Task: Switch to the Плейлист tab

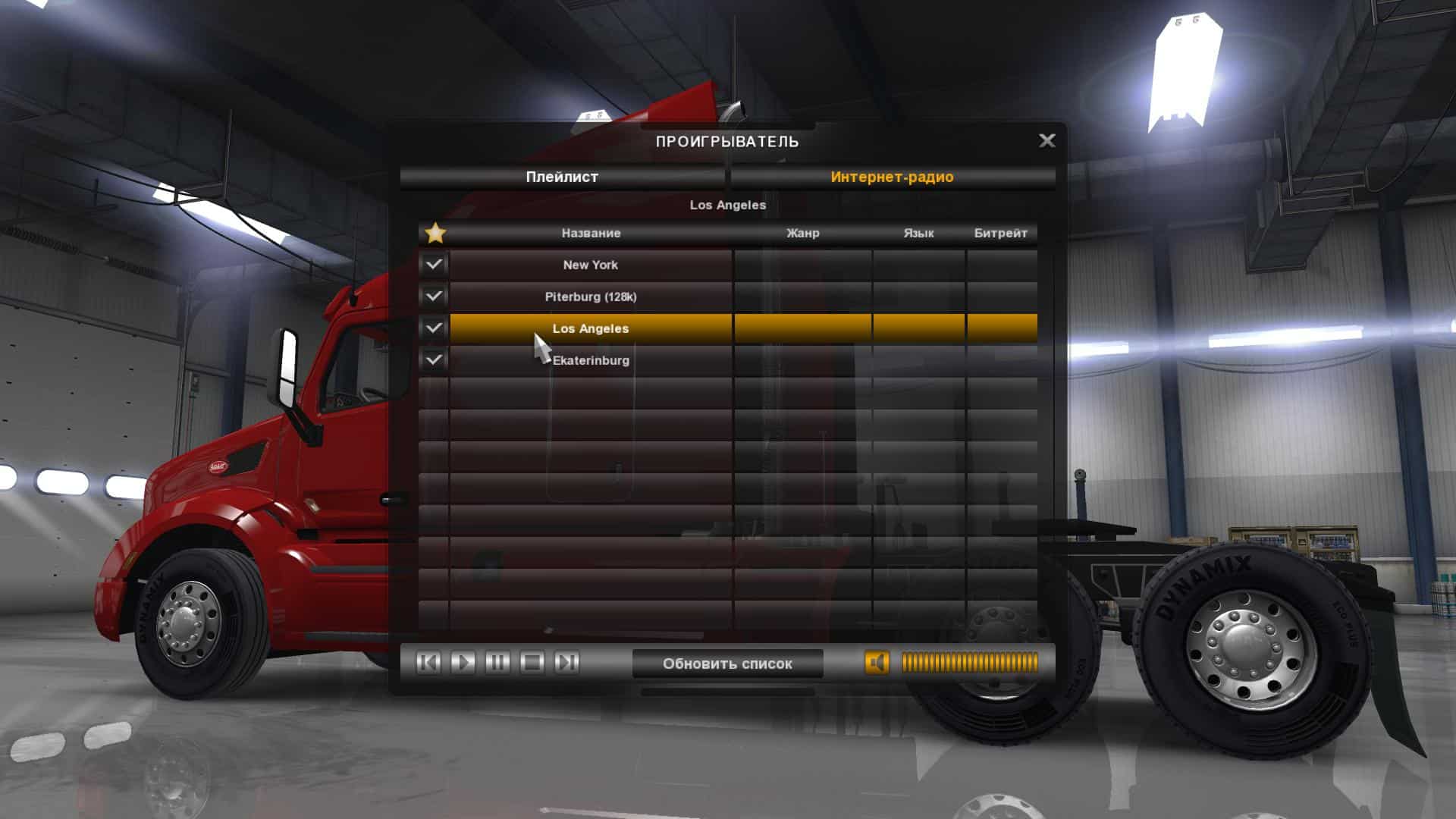Action: click(x=562, y=177)
